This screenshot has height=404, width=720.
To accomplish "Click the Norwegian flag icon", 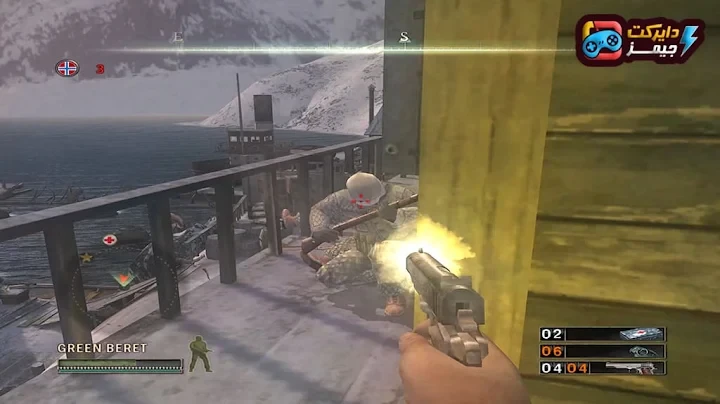I will point(67,68).
